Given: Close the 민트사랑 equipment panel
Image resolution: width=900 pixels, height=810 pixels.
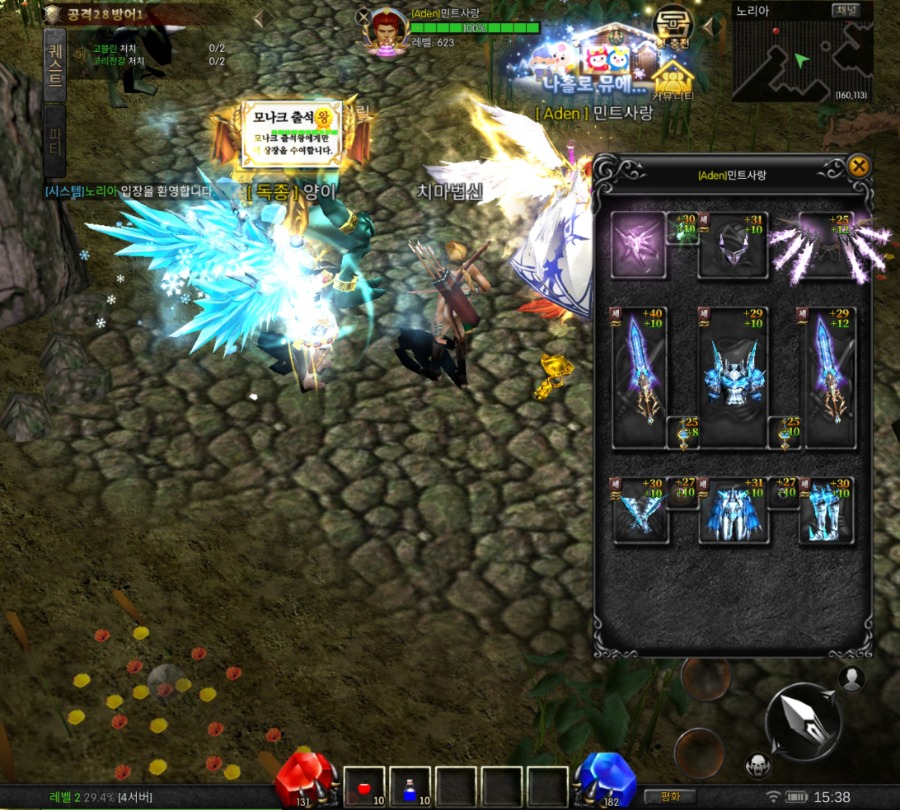Looking at the screenshot, I should (x=858, y=166).
